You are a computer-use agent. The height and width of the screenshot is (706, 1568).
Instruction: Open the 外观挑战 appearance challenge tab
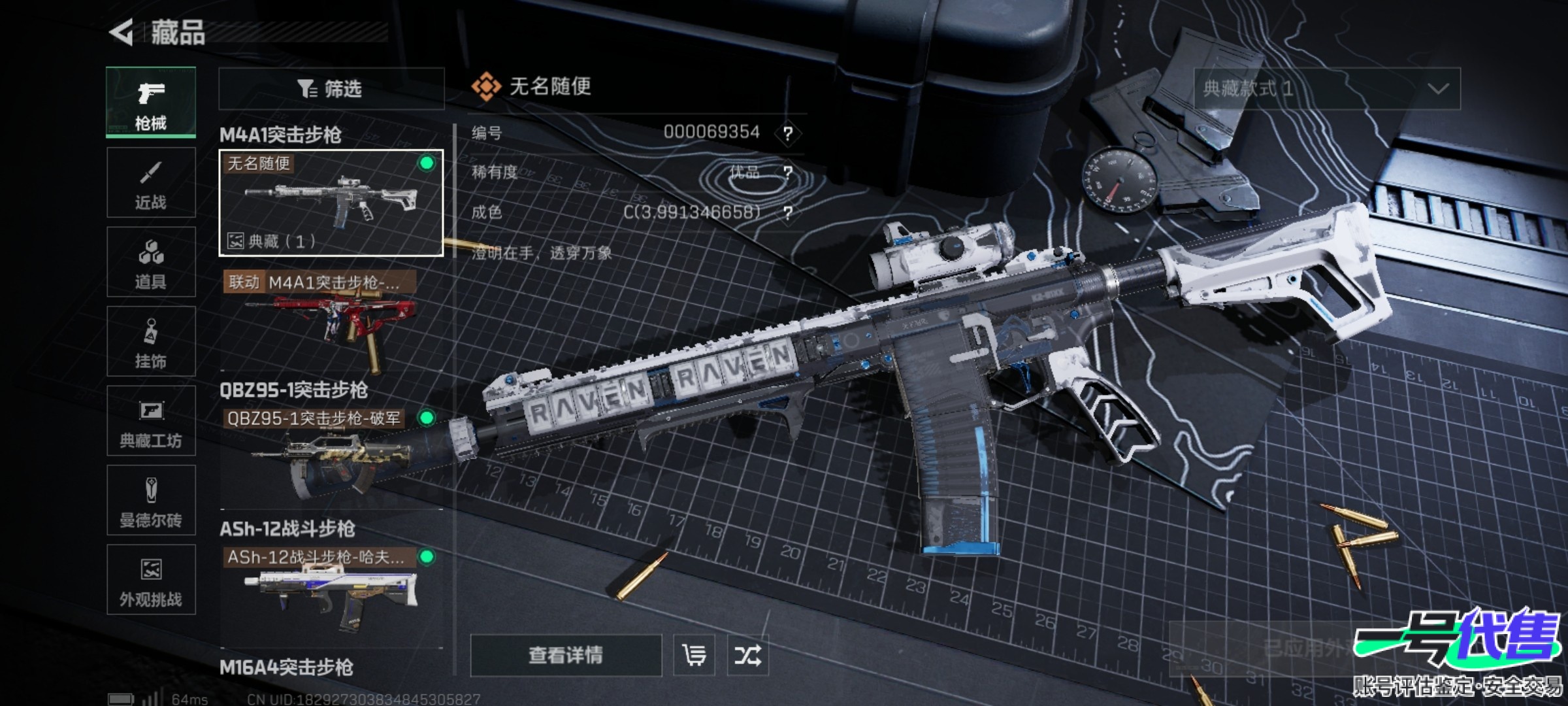pos(151,580)
